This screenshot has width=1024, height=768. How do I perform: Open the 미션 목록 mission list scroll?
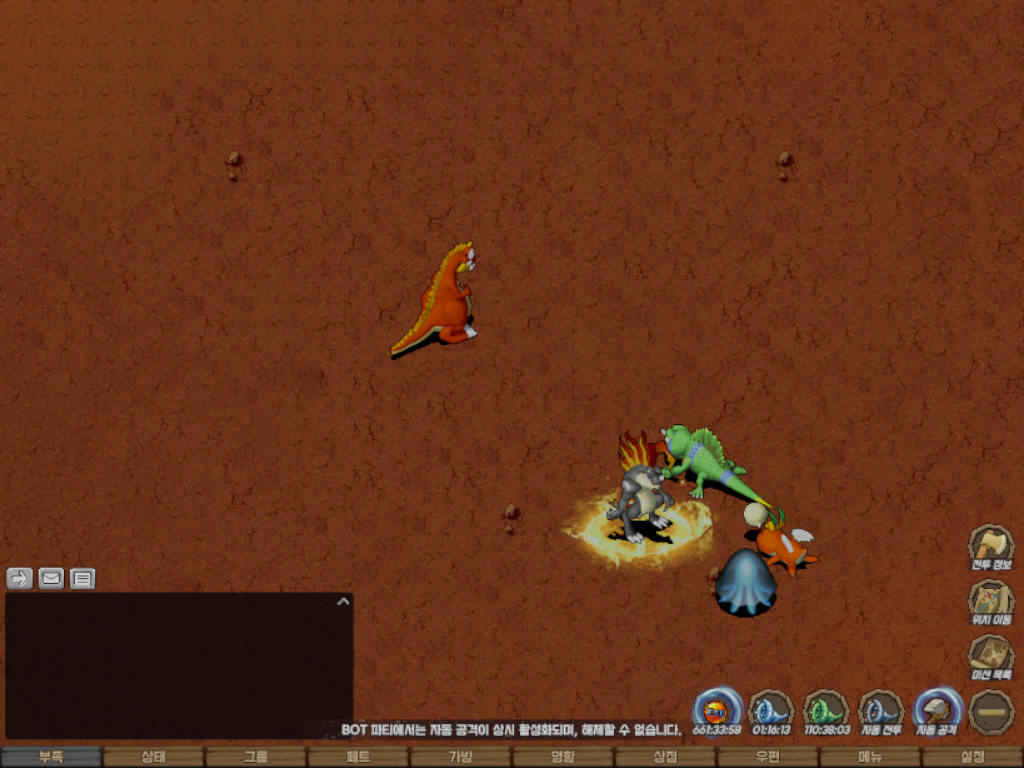pyautogui.click(x=991, y=656)
